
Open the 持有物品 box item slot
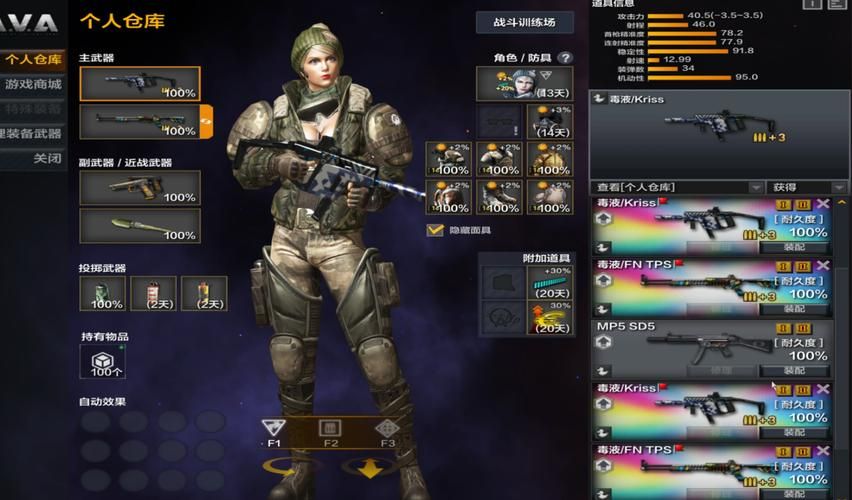102,362
